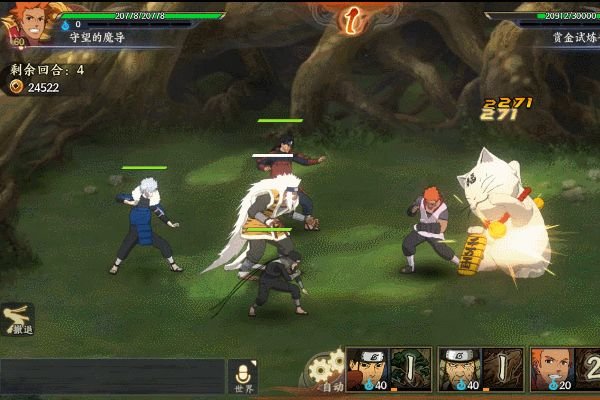600x400 pixels.
Task: Toggle auto-battle (自动) gear button
Action: click(327, 372)
